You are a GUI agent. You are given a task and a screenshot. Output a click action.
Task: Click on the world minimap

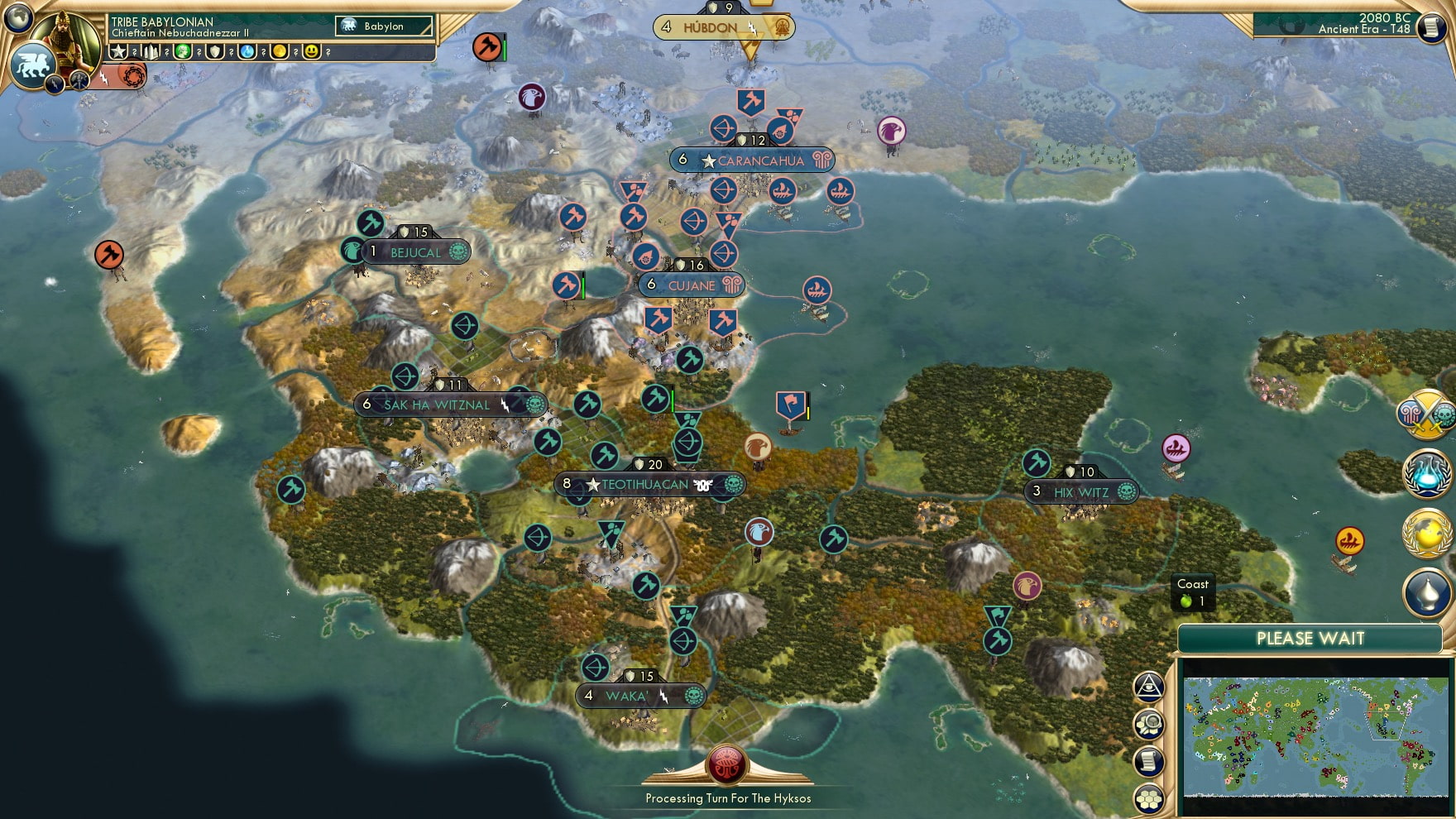(1315, 736)
